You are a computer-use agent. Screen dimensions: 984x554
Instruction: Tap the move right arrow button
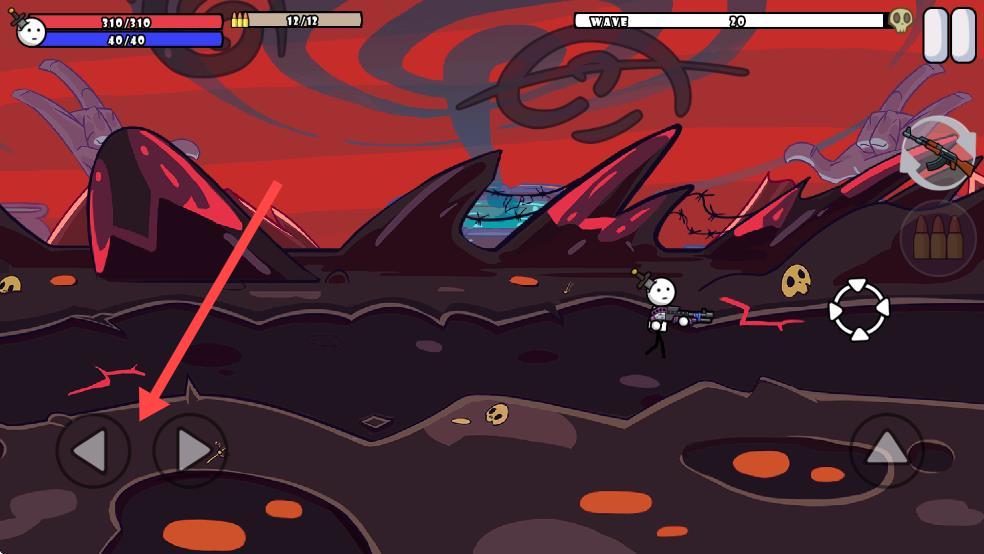point(190,451)
